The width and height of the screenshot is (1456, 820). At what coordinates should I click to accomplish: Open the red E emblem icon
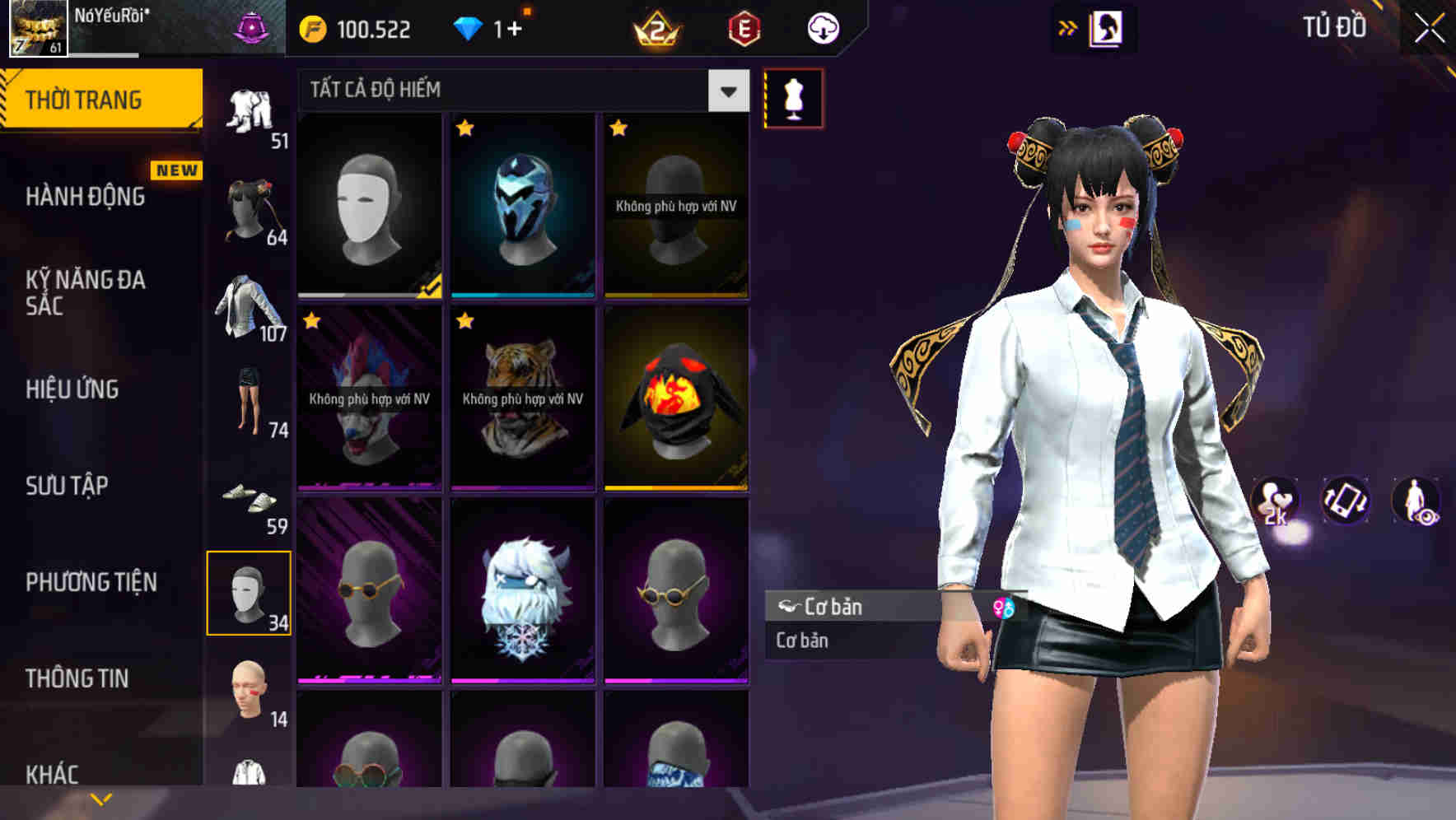744,27
